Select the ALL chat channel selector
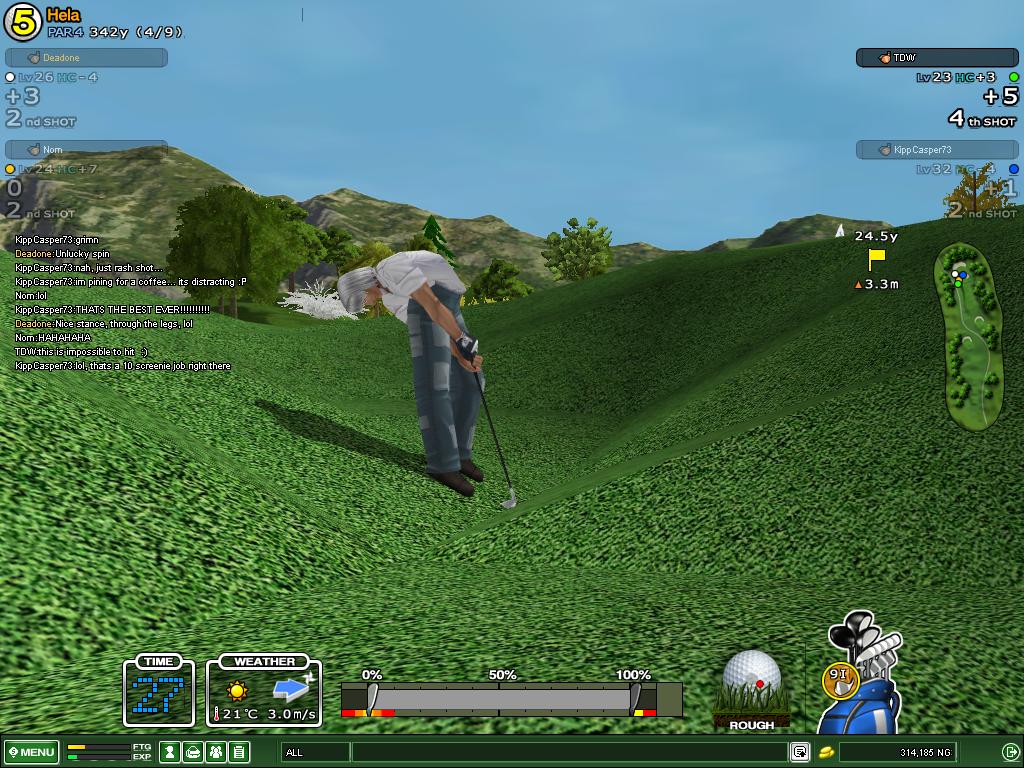This screenshot has height=768, width=1024. (316, 752)
